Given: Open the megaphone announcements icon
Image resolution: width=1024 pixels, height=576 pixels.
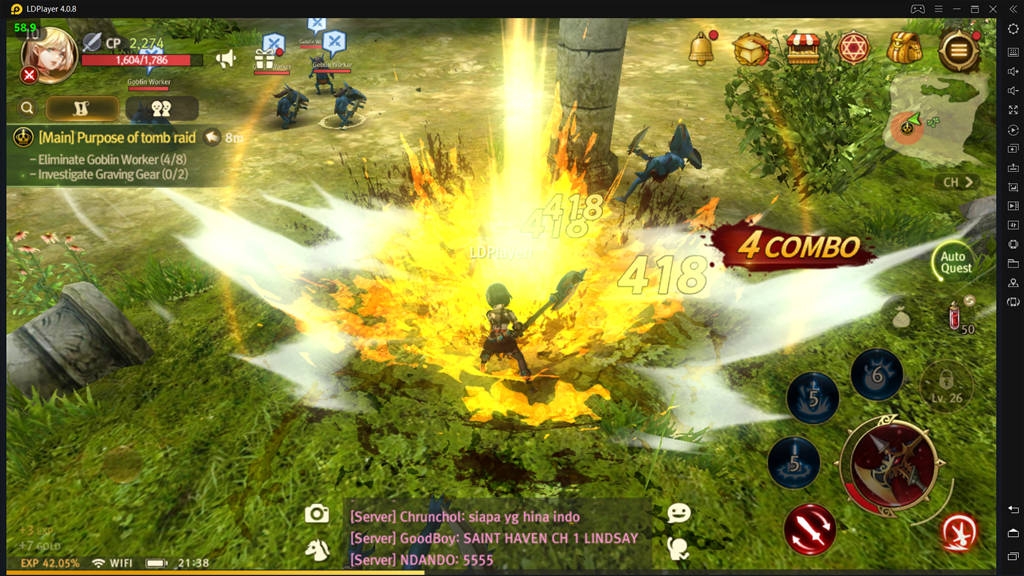Looking at the screenshot, I should pos(226,59).
